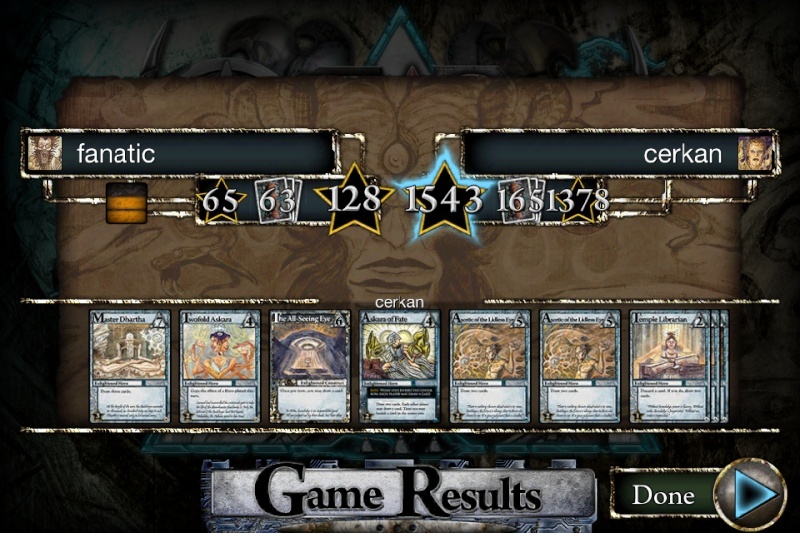Open the Temple Librarian card
This screenshot has width=800, height=533.
point(668,365)
